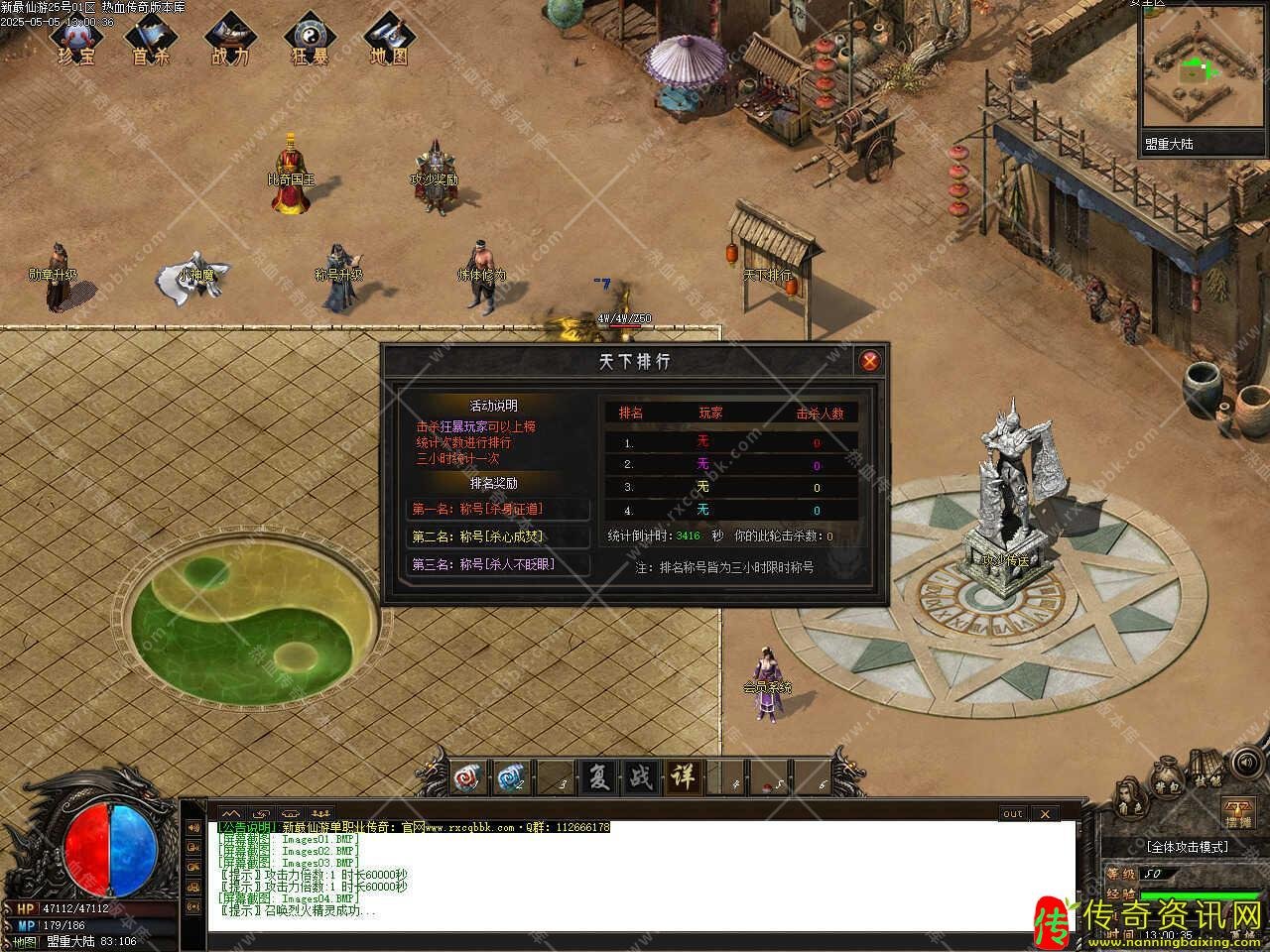This screenshot has height=952, width=1270.
Task: Toggle the sound speaker button
Action: click(1245, 765)
